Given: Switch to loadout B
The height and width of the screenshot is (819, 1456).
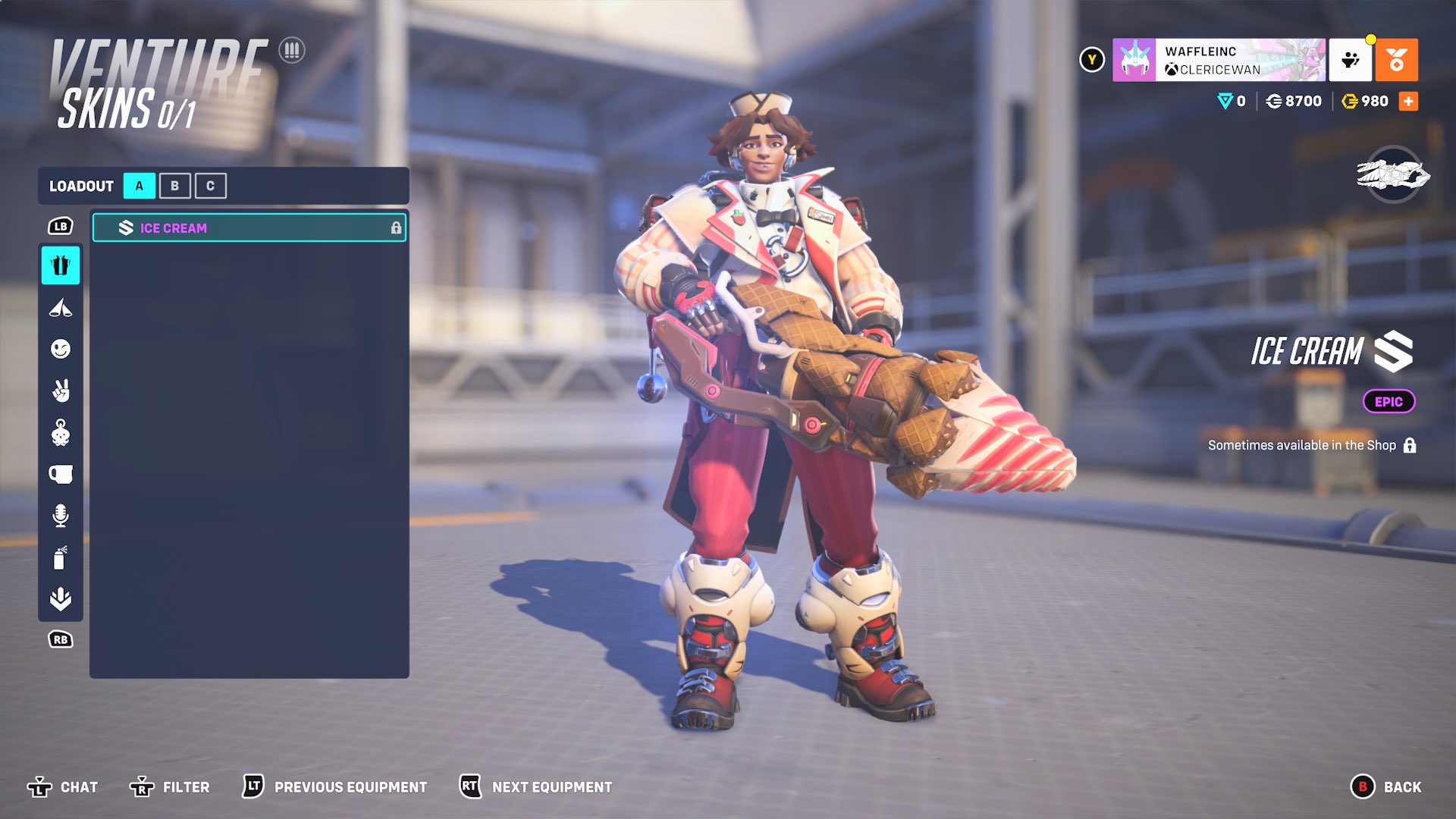Looking at the screenshot, I should click(174, 186).
